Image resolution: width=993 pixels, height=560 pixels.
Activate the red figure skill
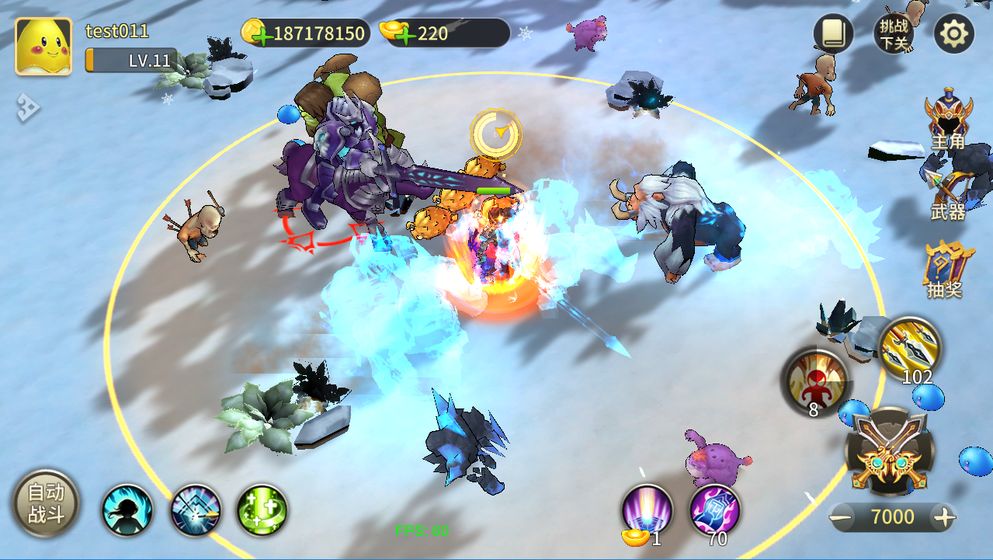(815, 379)
